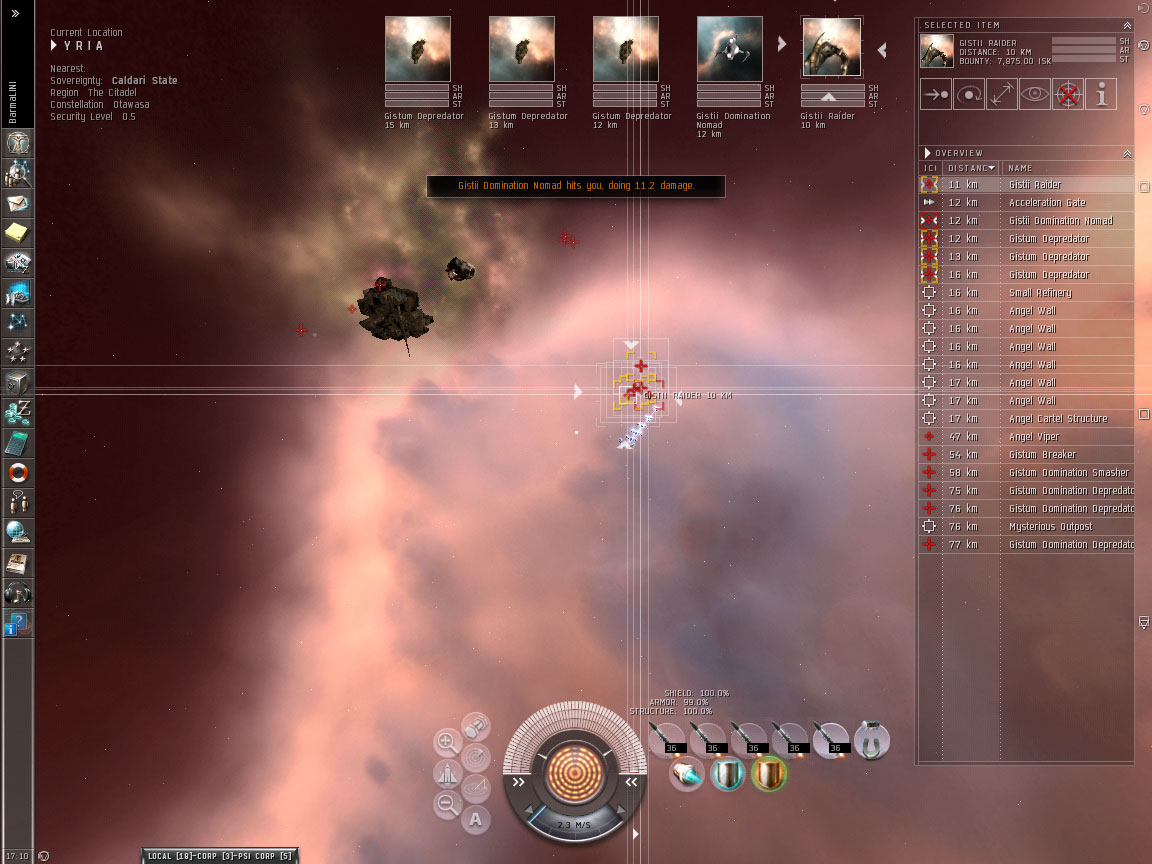Pick Mysterious Outpost from the overview

[1050, 527]
